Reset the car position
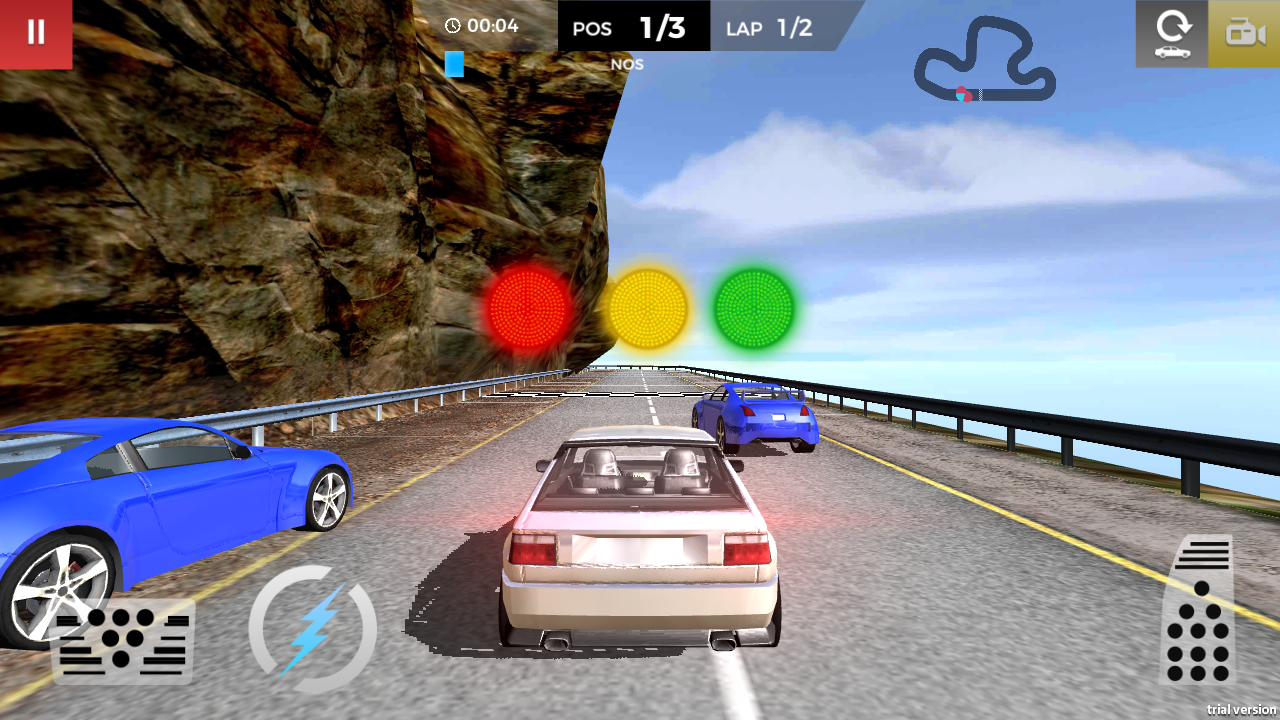 (1171, 34)
